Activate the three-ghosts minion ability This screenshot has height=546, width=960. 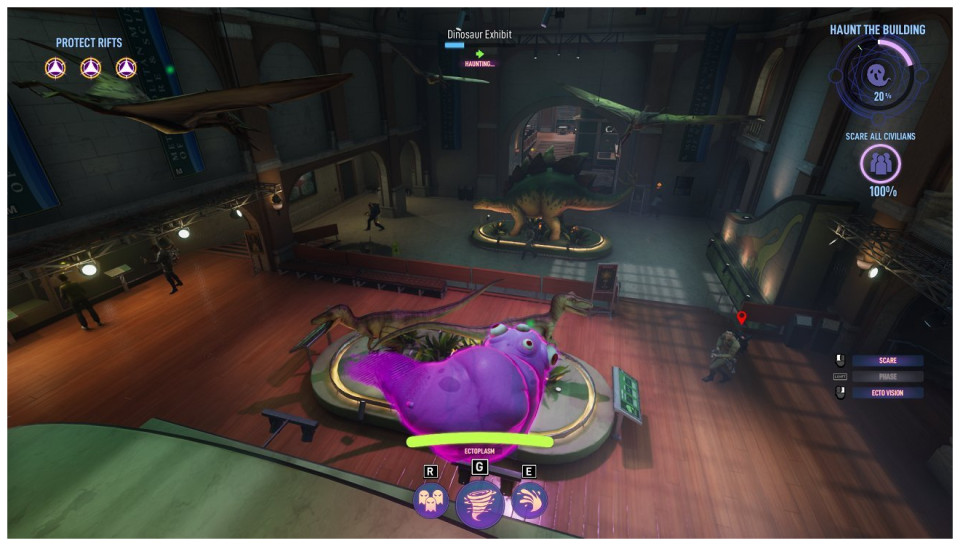(x=431, y=500)
